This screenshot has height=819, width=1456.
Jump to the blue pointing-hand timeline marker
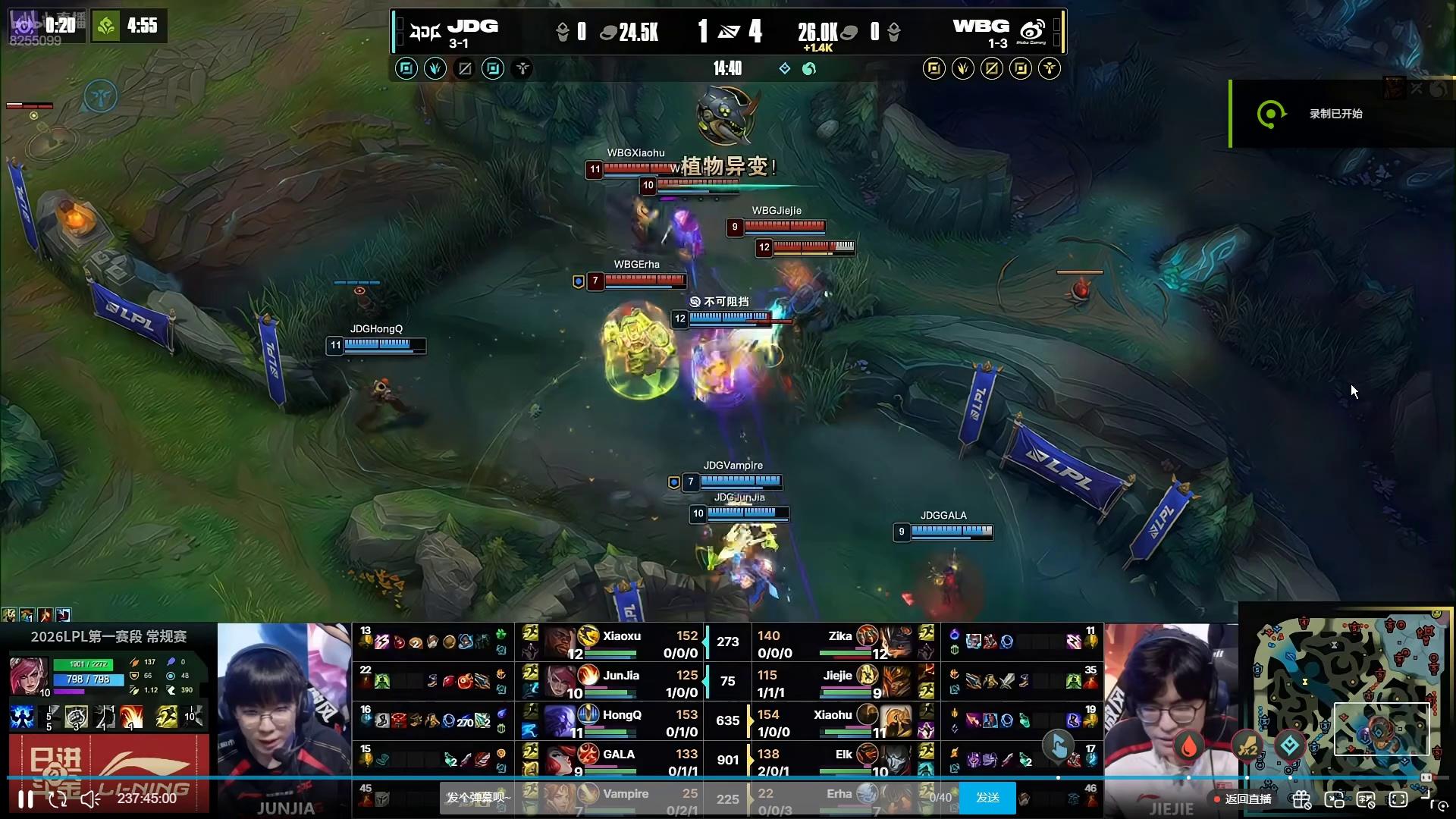(1059, 746)
